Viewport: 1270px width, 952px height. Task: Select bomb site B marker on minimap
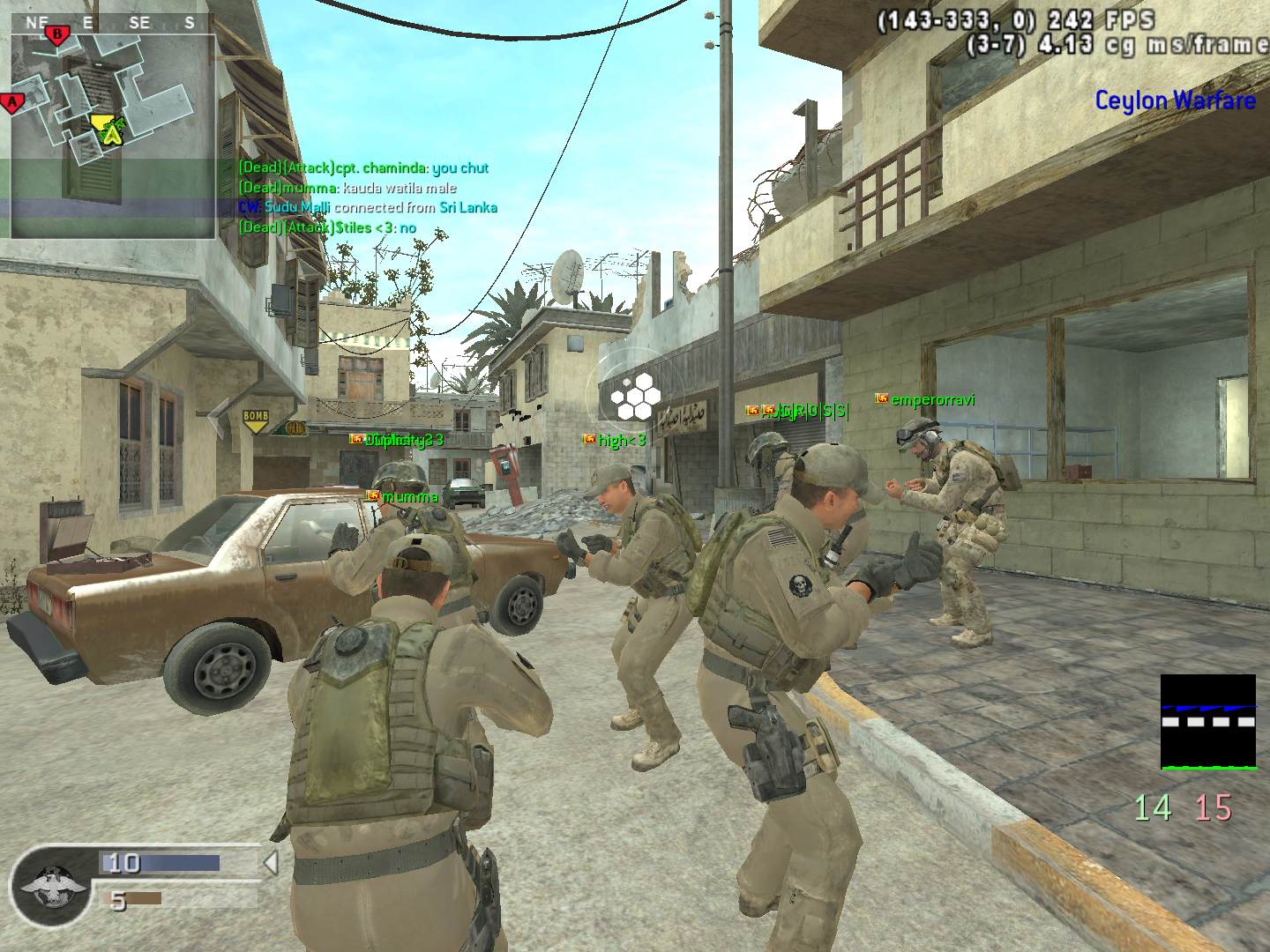click(x=57, y=35)
